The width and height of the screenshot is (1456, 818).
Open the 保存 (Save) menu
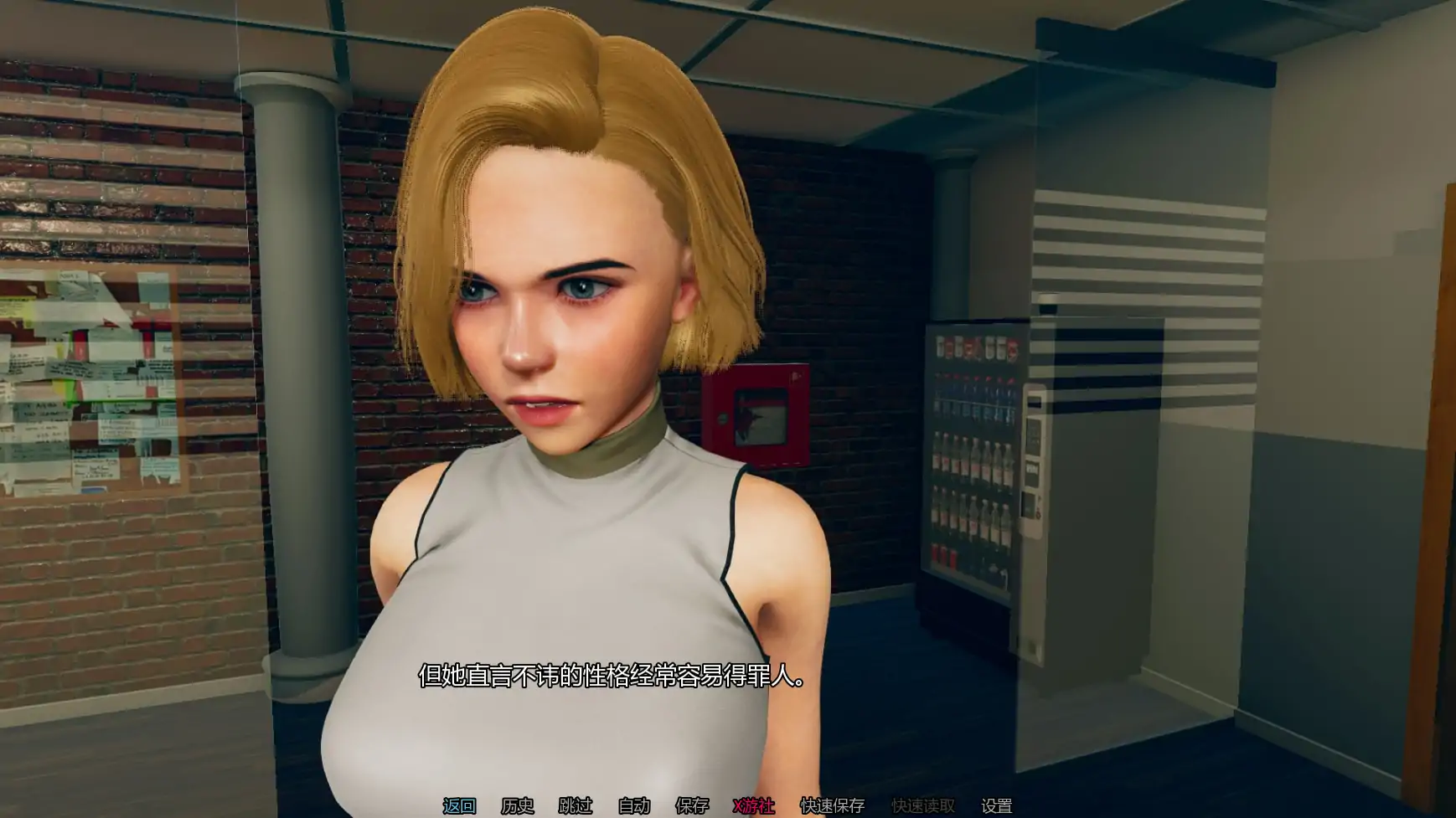692,805
